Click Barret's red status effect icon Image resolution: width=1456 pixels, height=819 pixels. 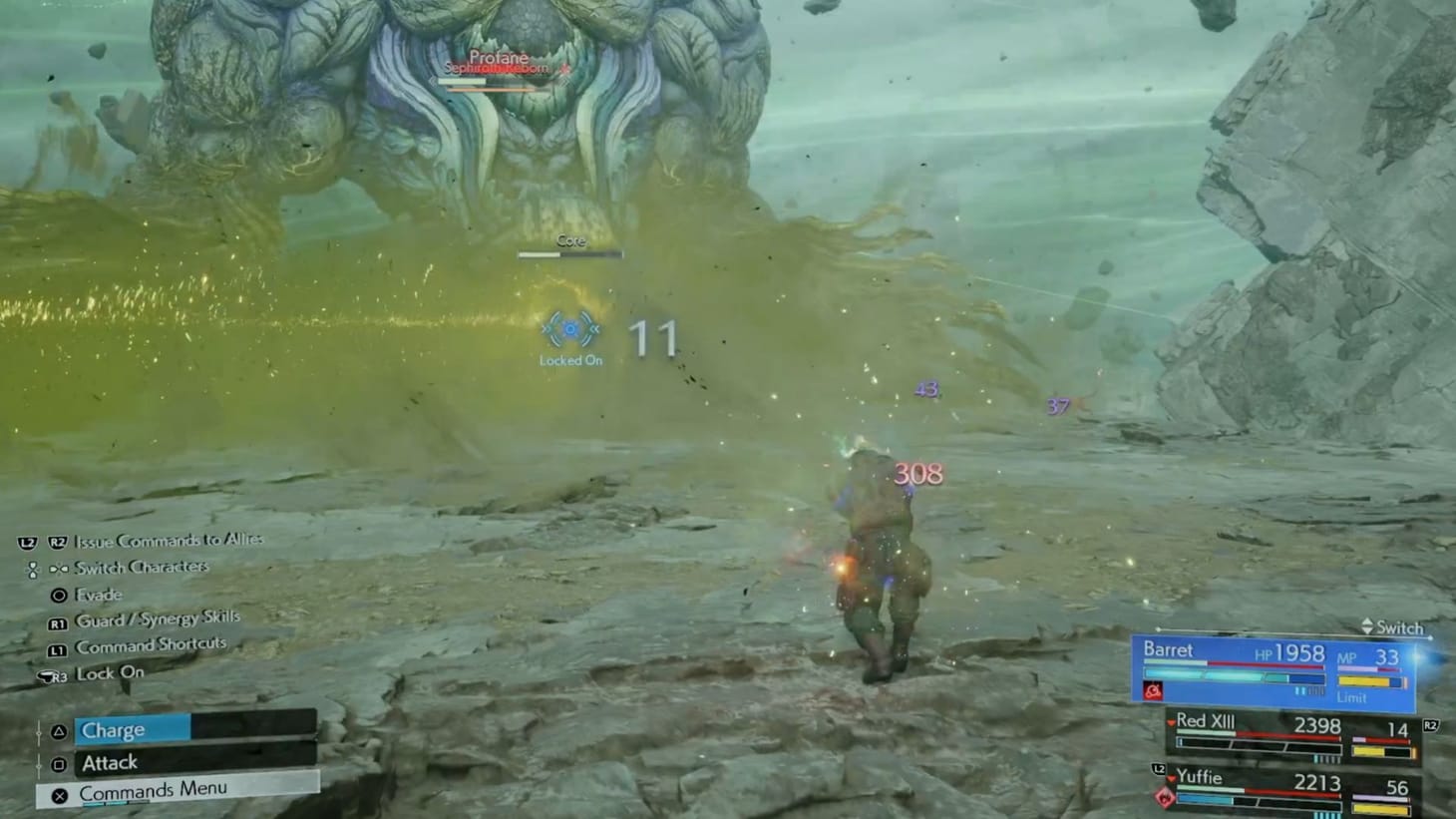tap(1154, 689)
